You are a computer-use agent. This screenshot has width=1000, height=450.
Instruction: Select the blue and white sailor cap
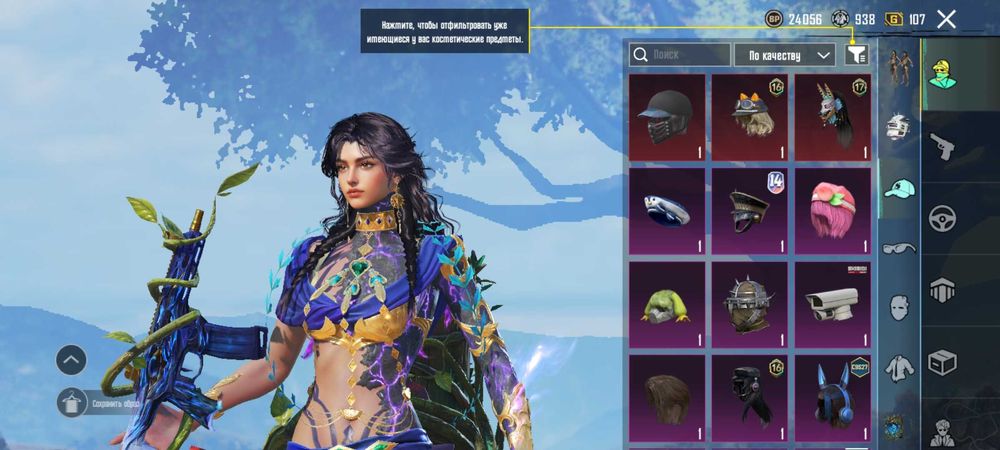click(x=667, y=211)
